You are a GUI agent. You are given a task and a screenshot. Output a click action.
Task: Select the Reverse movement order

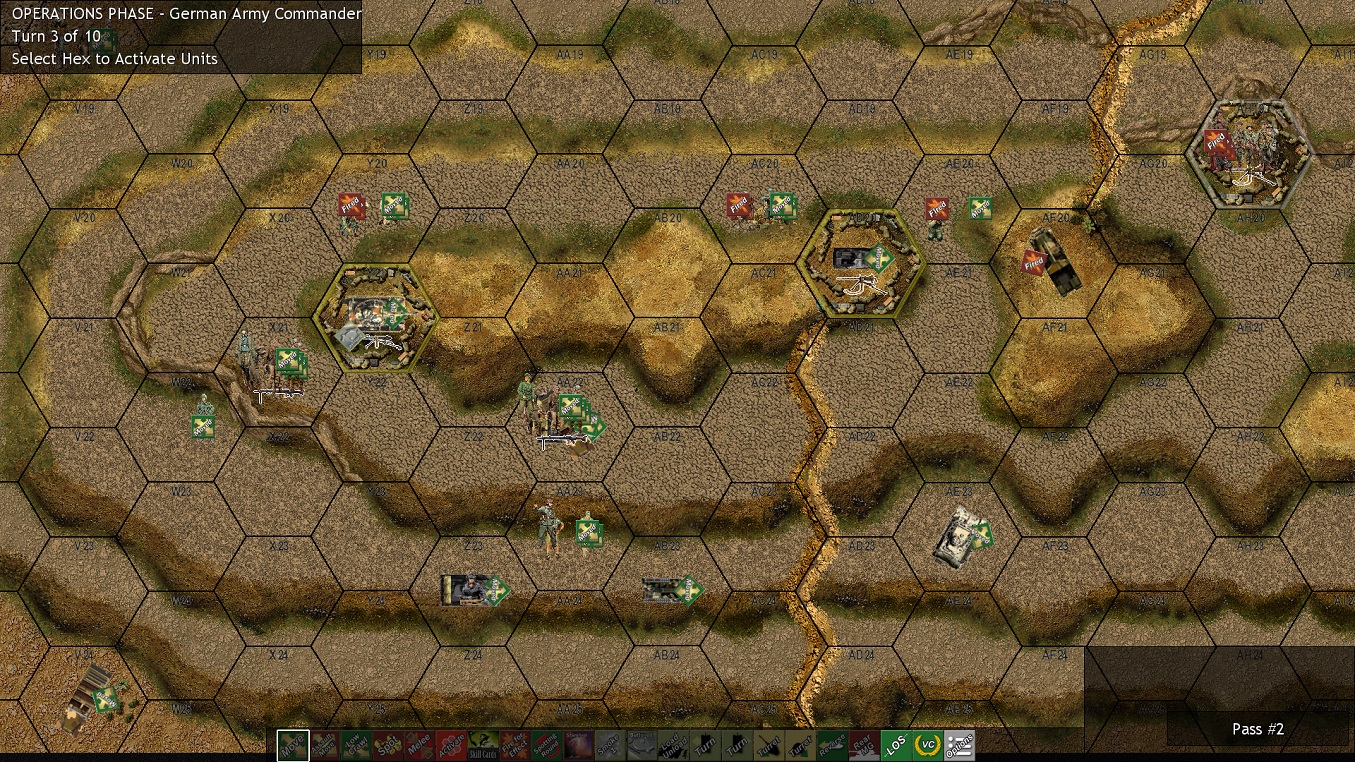(x=833, y=745)
